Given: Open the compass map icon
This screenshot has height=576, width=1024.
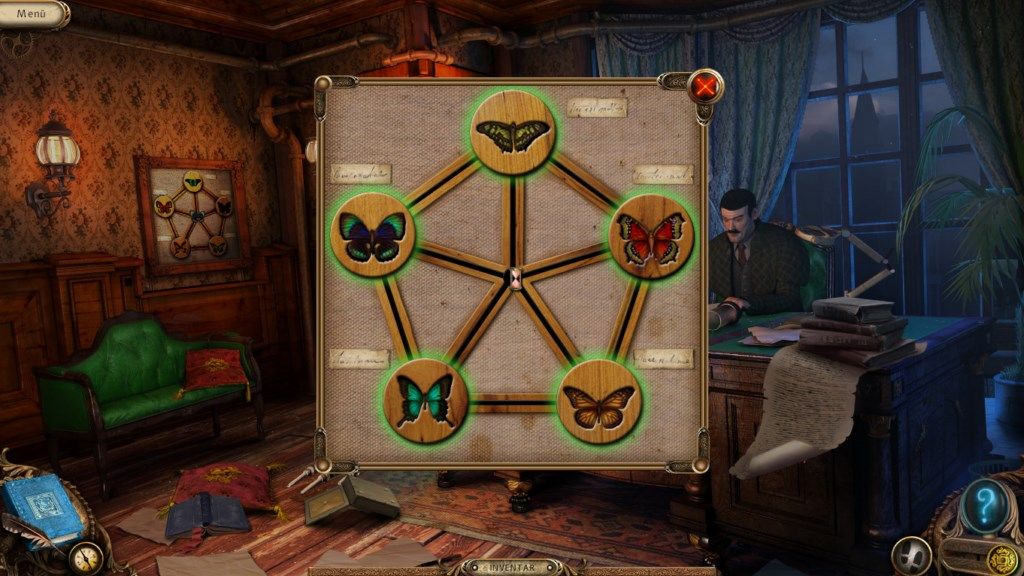Looking at the screenshot, I should pyautogui.click(x=87, y=556).
